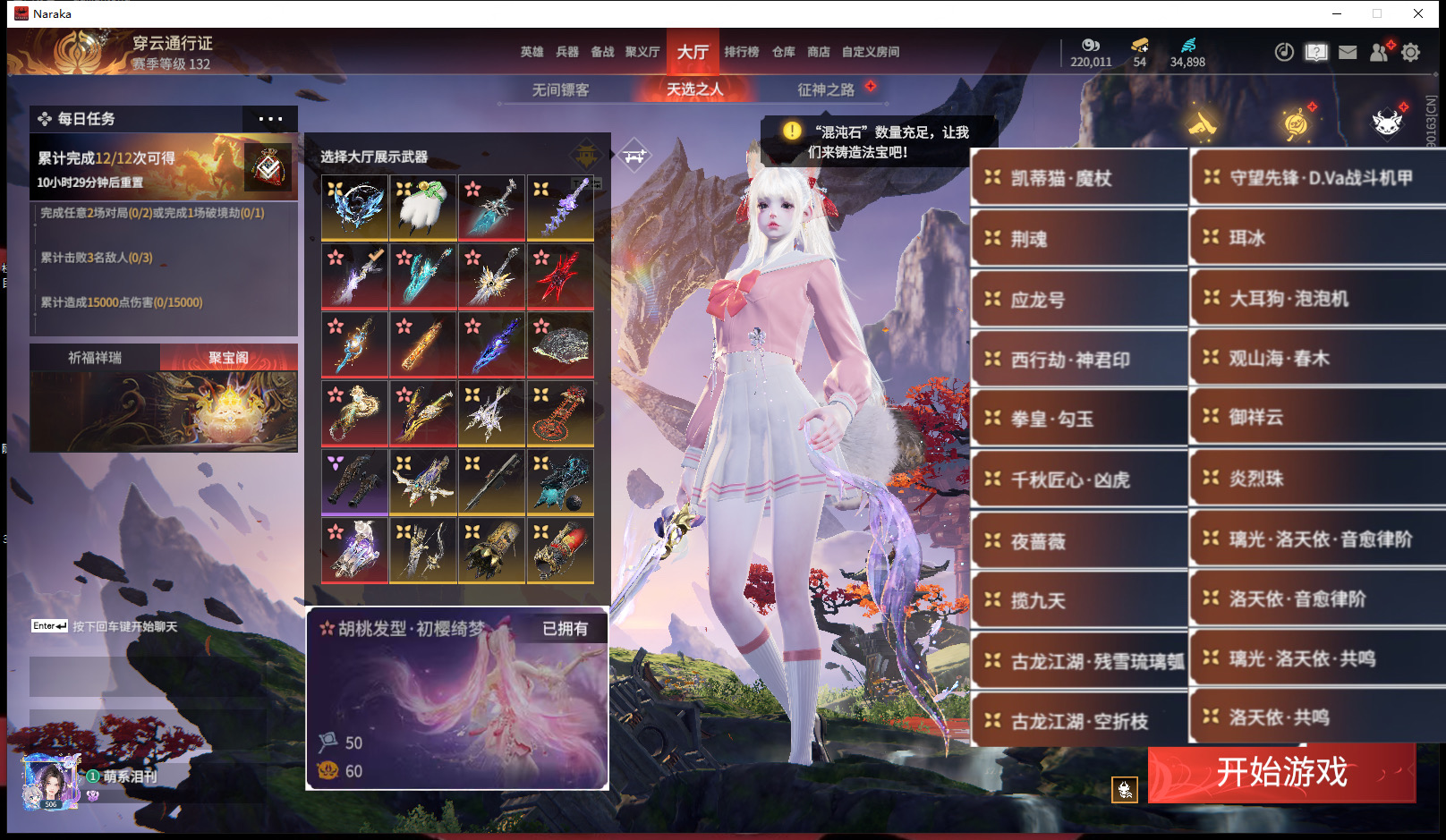The width and height of the screenshot is (1446, 840).
Task: Select the 凯蒂猫·魔杖 list entry
Action: tap(1078, 179)
